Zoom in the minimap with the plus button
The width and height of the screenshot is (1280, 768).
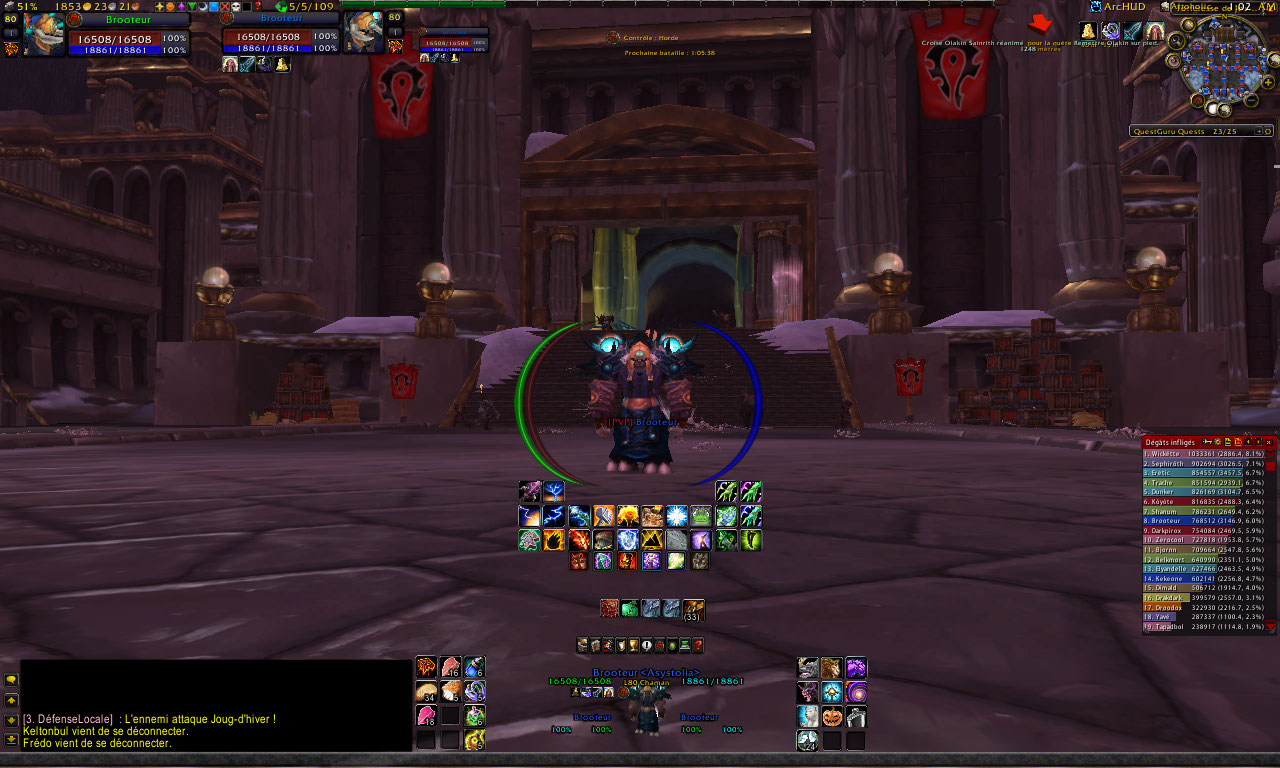pos(1269,82)
